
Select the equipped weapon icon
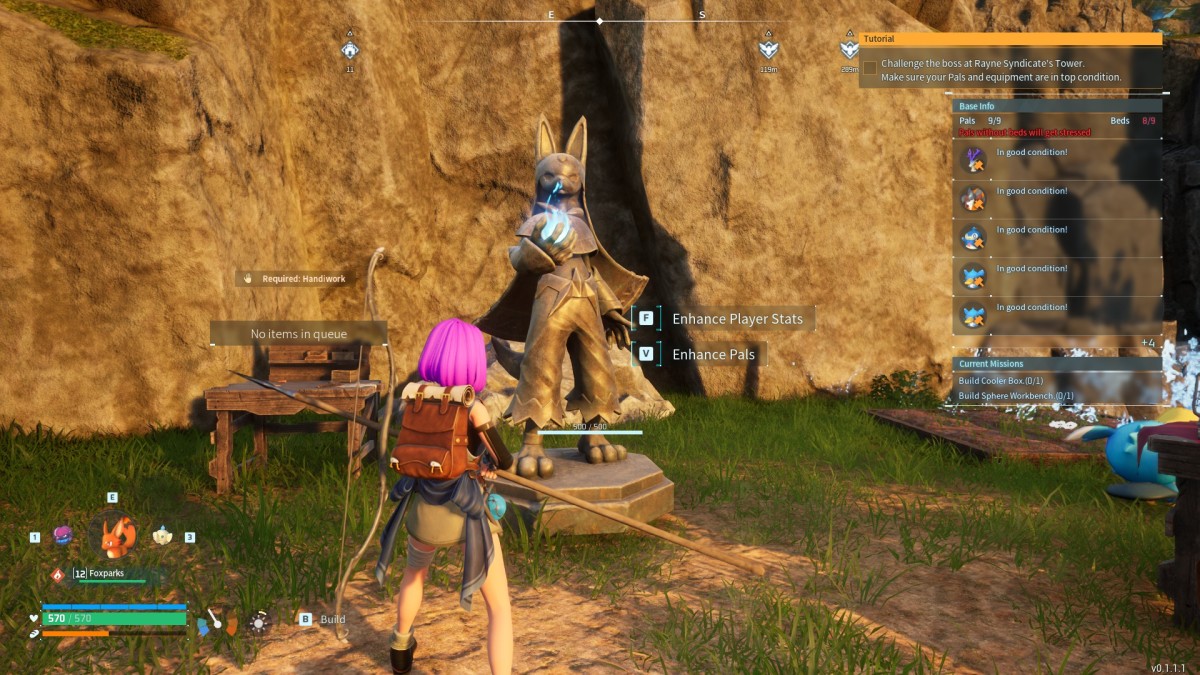(x=216, y=621)
